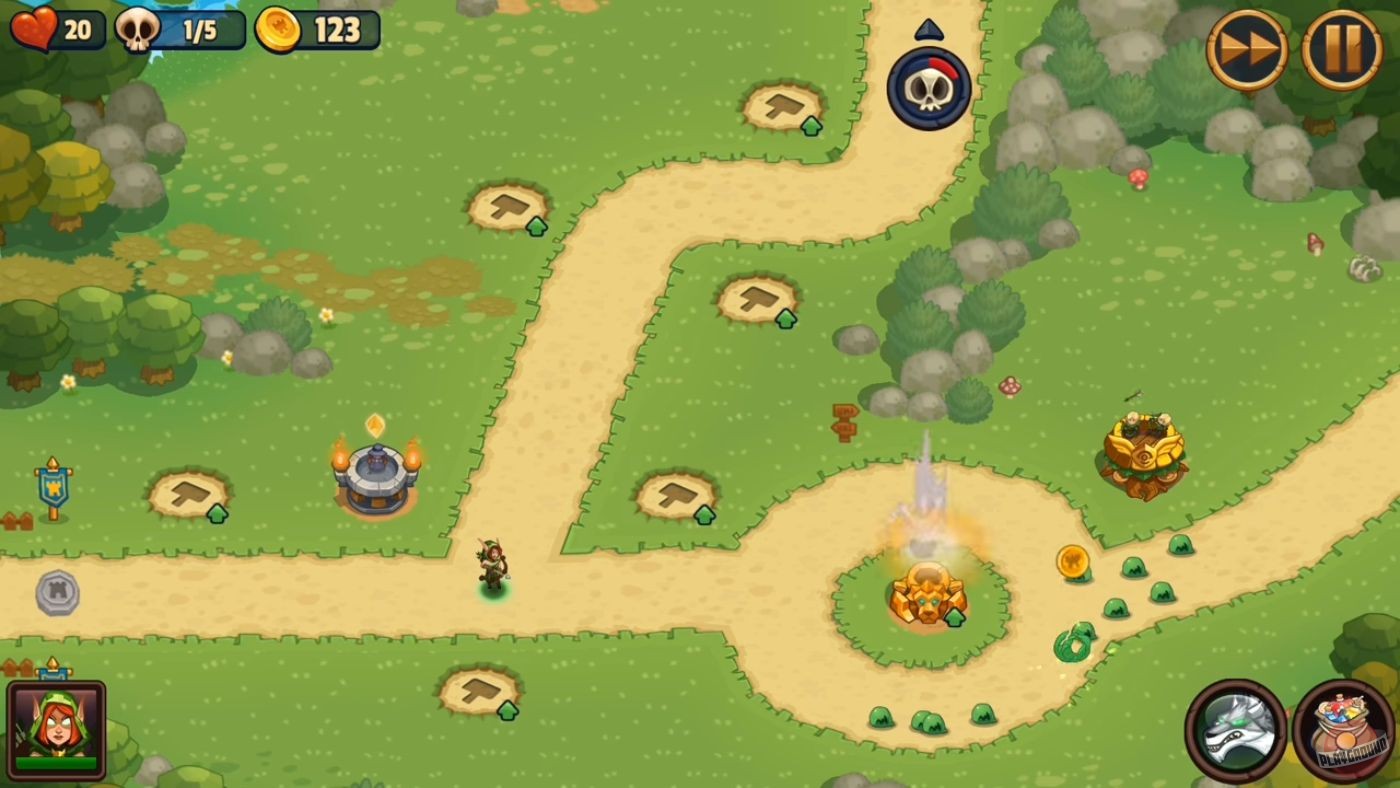Collect the gold coin on the path

tap(1072, 562)
